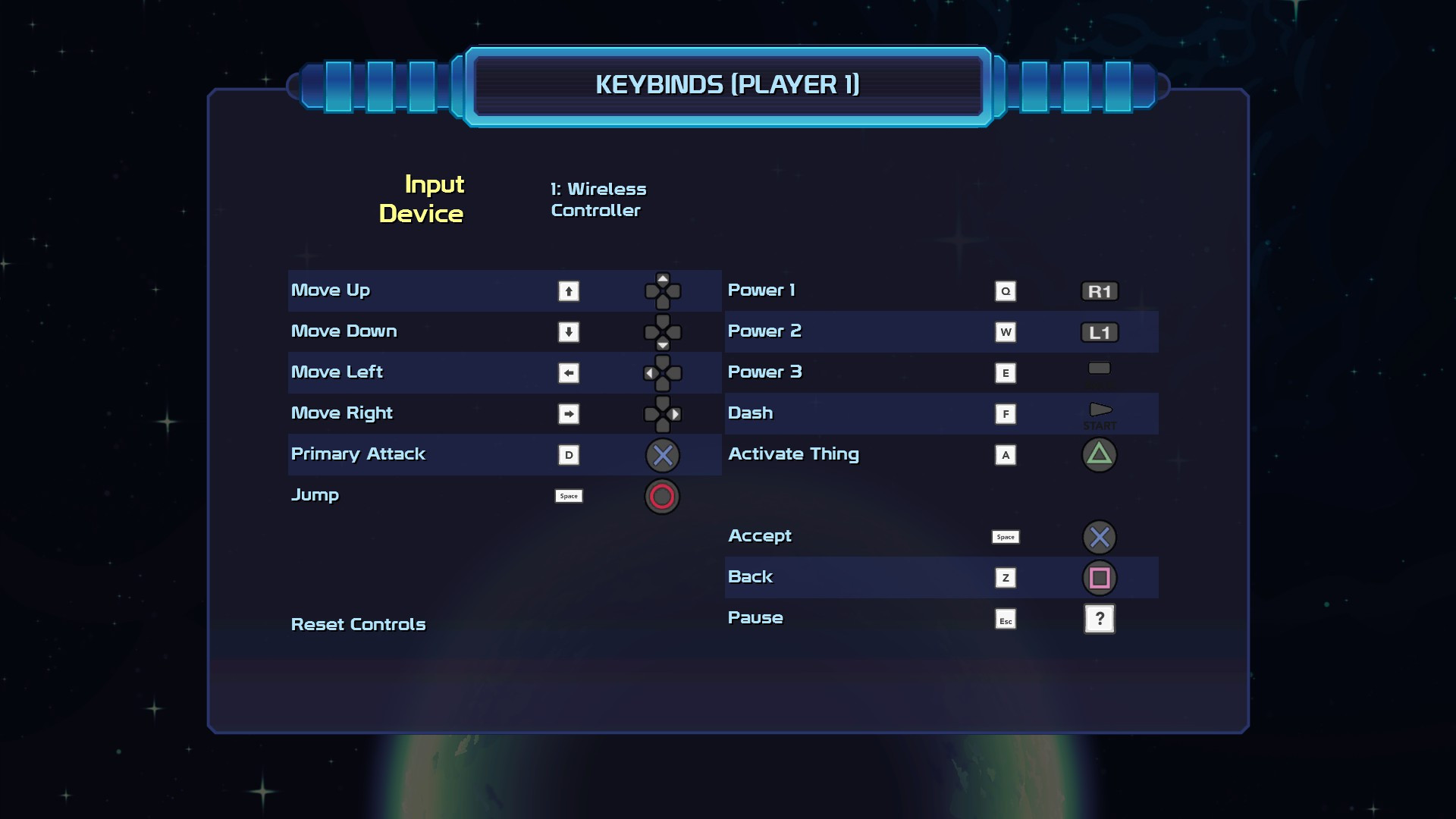This screenshot has height=819, width=1456.
Task: Click the KEYBINDS (PLAYER 1) title banner
Action: [x=728, y=86]
